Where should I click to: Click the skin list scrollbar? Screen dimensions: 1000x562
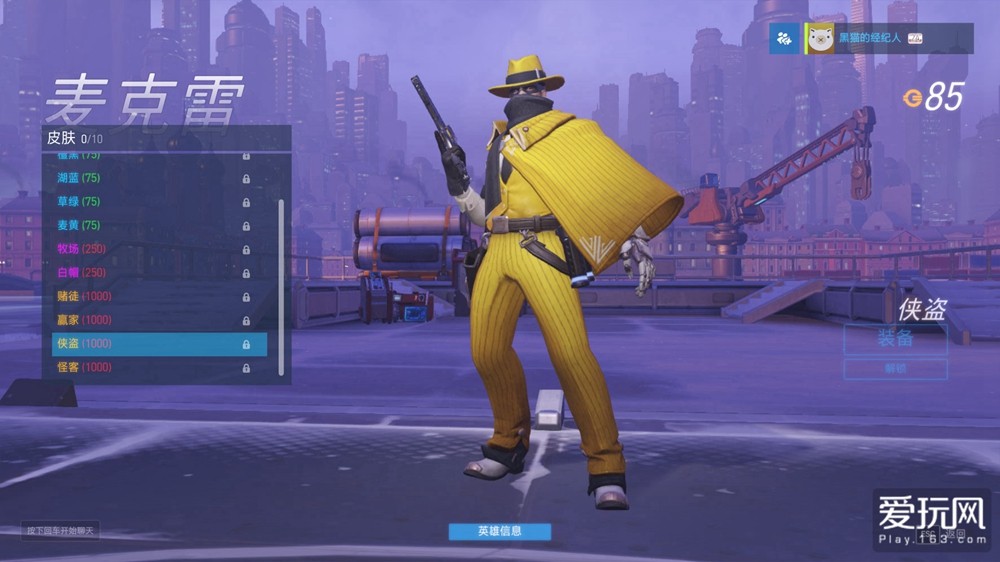pos(281,288)
